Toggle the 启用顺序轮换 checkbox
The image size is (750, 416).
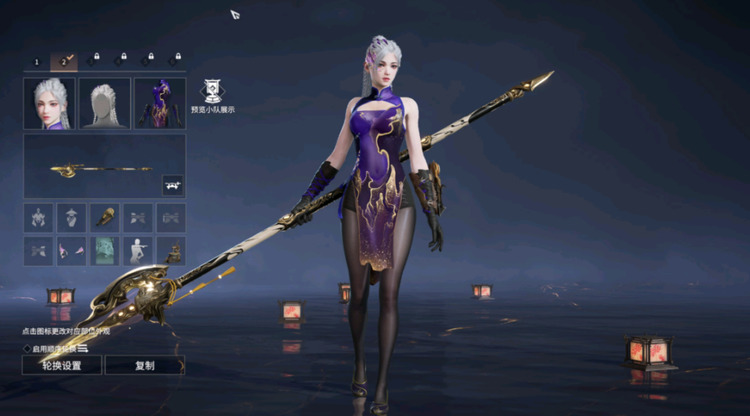(x=27, y=348)
